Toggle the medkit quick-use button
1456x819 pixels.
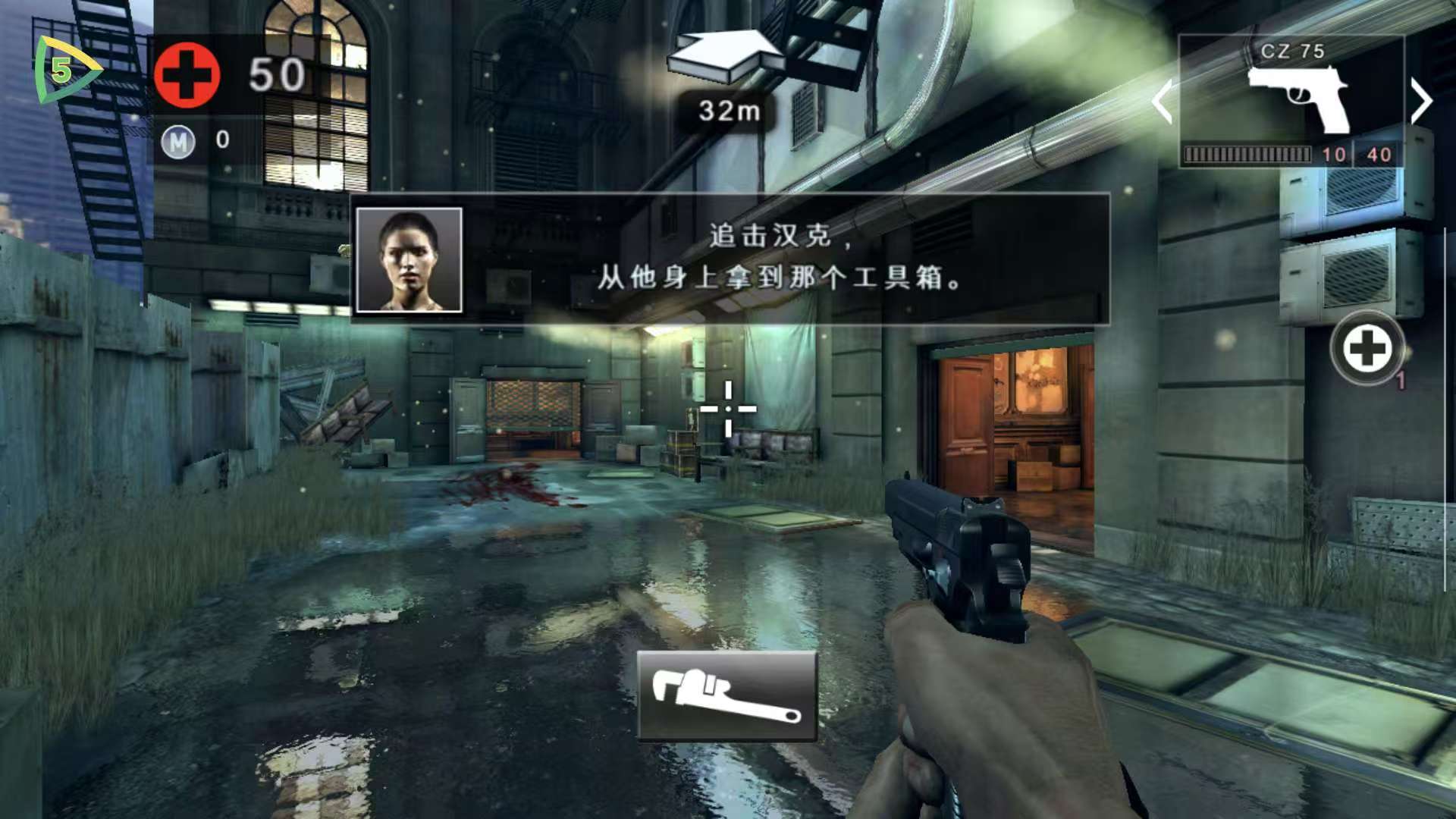click(x=1367, y=349)
